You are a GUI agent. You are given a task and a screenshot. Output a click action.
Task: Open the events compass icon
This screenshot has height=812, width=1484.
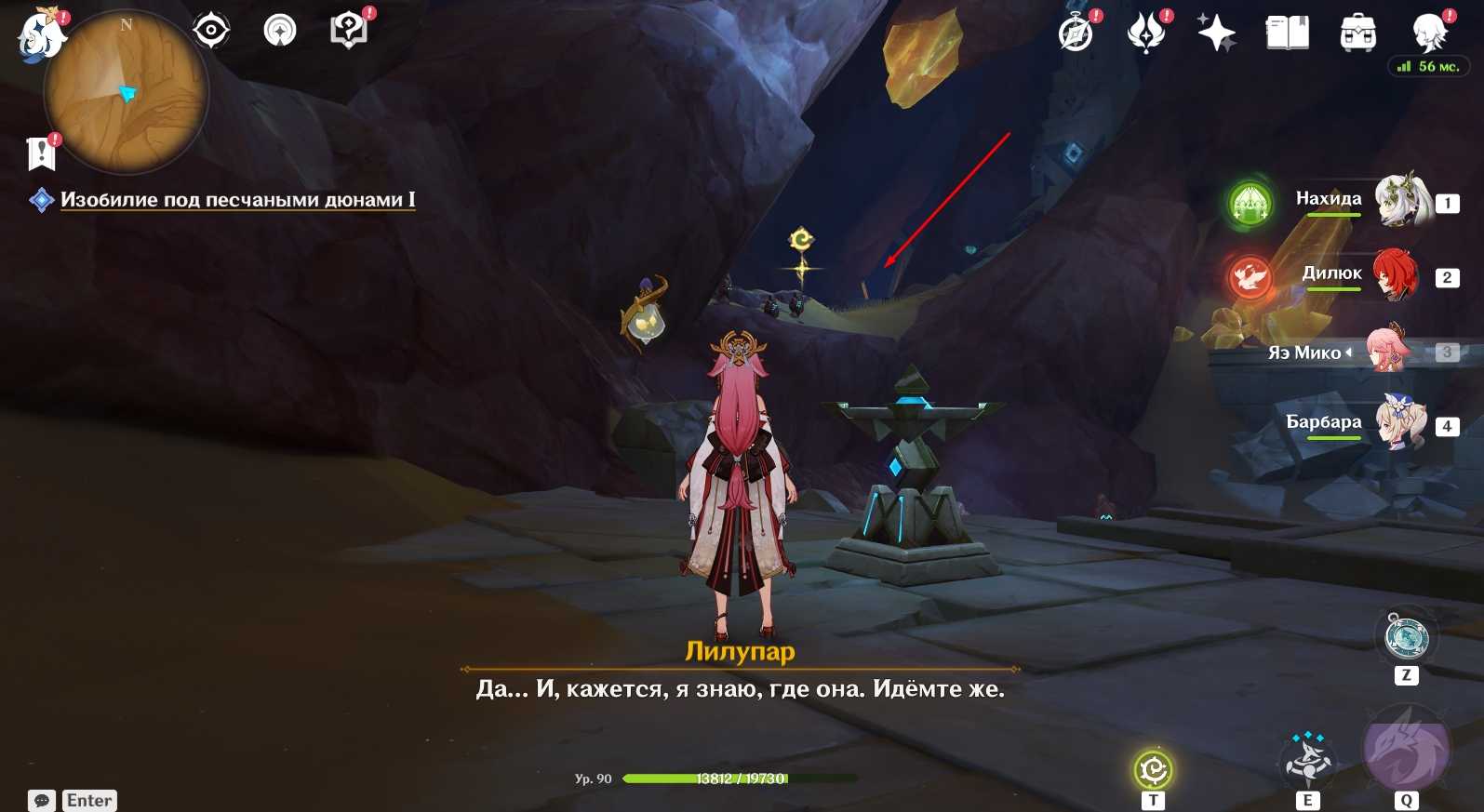pos(1076,34)
